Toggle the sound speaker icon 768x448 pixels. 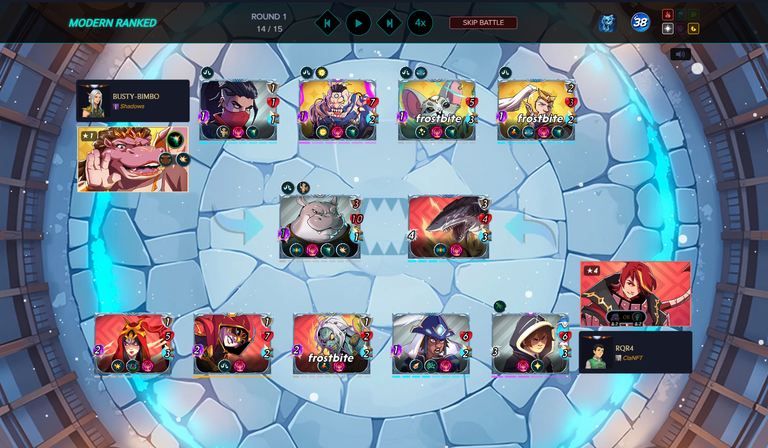click(680, 54)
